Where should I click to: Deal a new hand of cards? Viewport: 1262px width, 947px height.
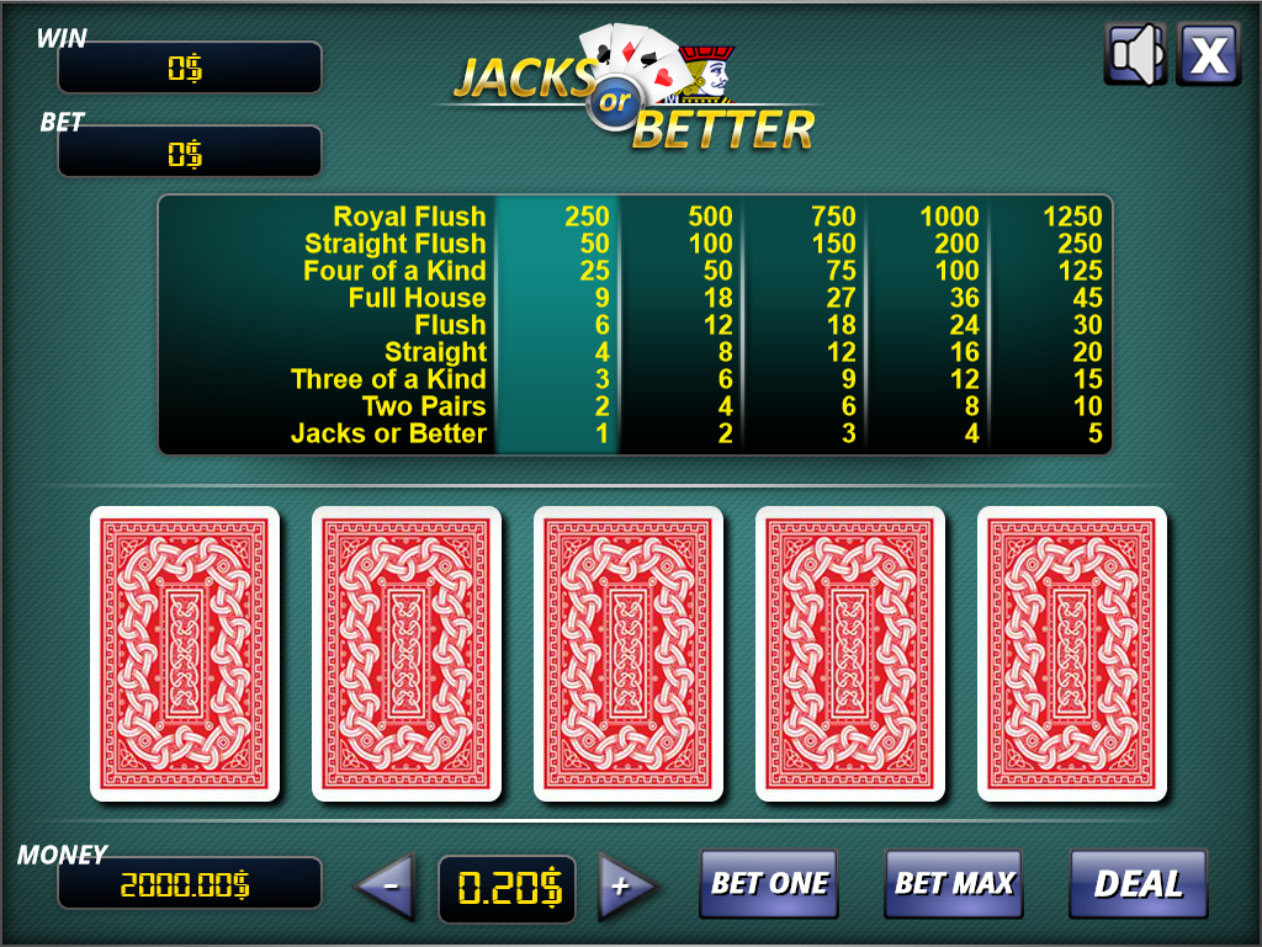click(1138, 884)
